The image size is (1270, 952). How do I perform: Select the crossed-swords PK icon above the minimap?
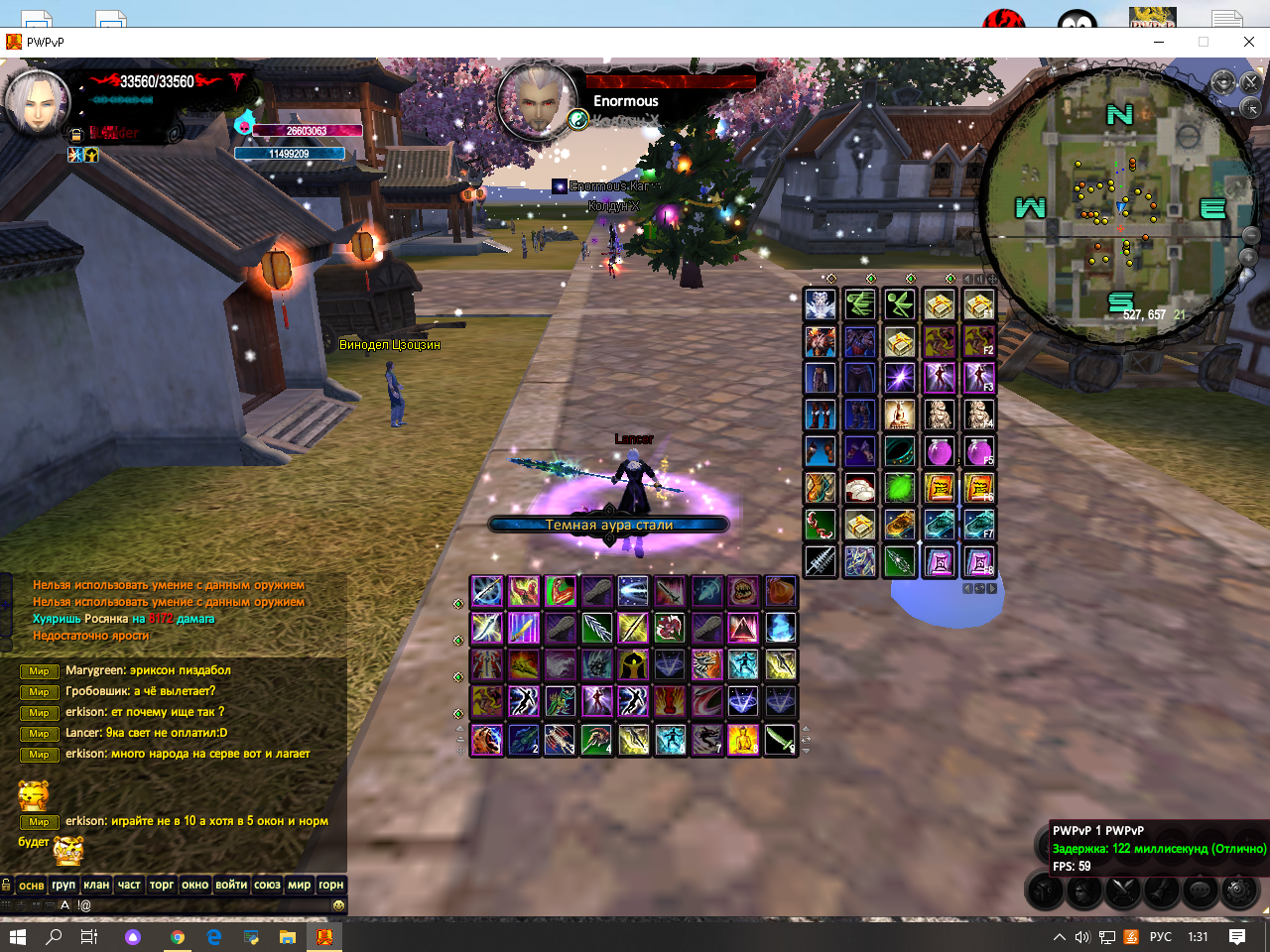(x=1250, y=83)
